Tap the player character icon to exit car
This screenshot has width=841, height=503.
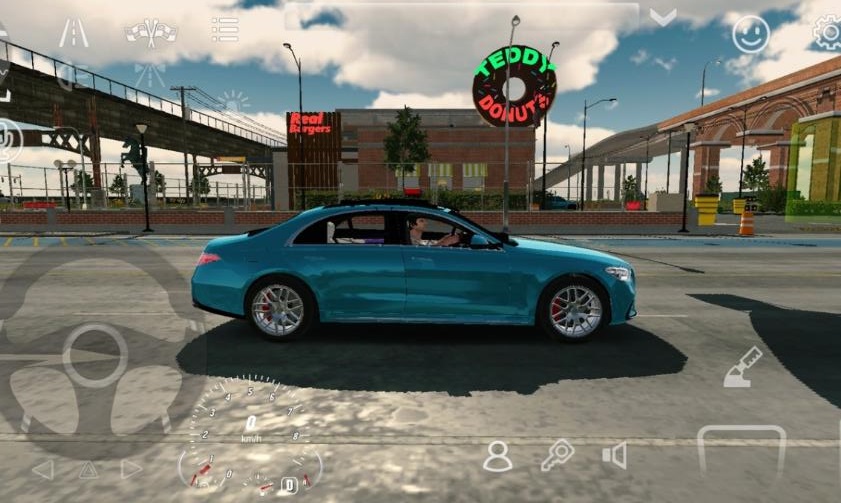point(497,456)
